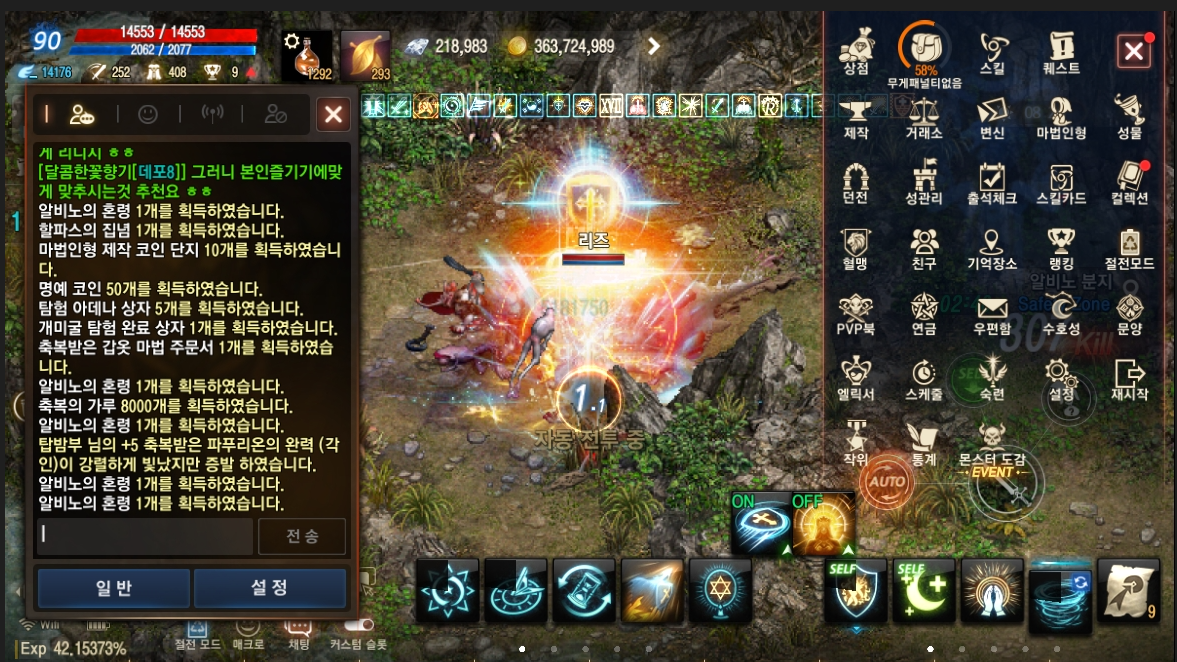Open the 거래소 exchange menu
Image resolution: width=1177 pixels, height=662 pixels.
[924, 115]
